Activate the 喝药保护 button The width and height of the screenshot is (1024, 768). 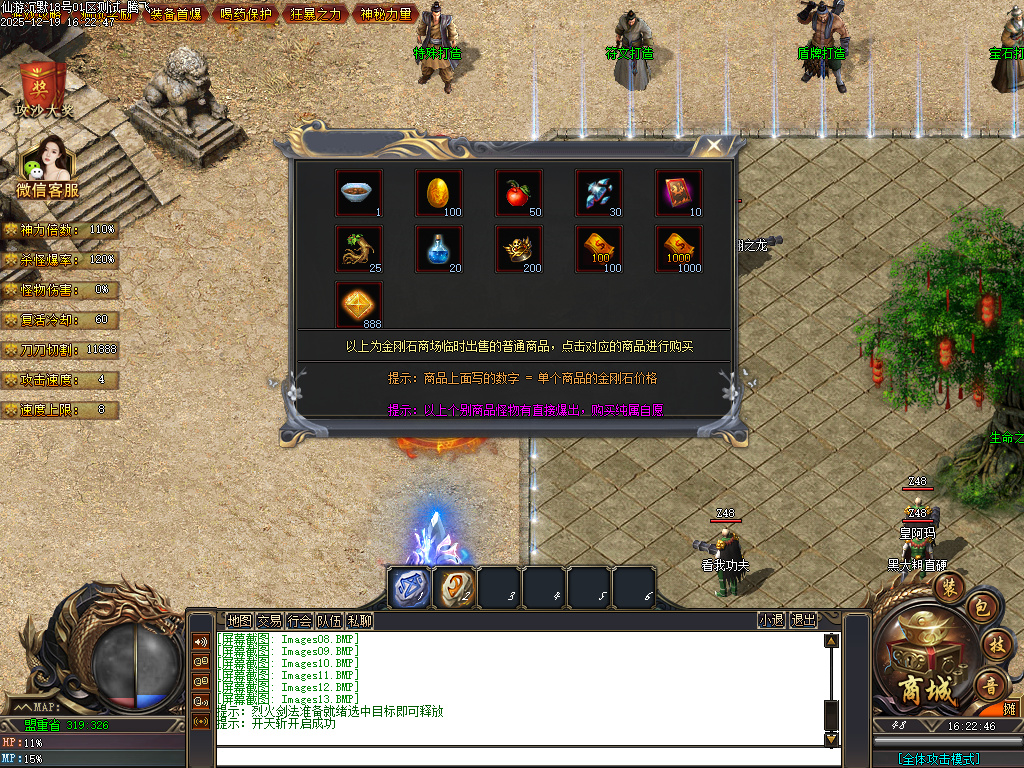pos(244,14)
